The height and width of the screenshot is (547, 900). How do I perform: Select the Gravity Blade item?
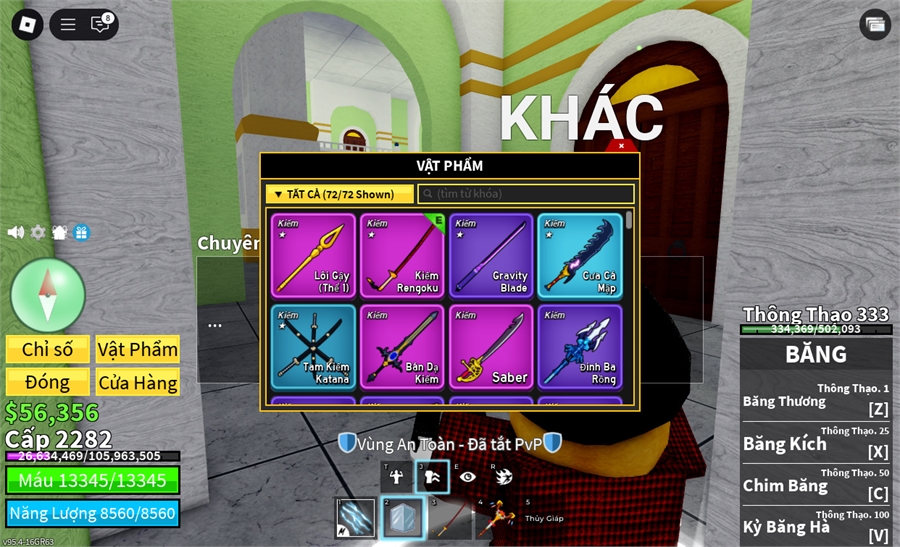tap(492, 256)
